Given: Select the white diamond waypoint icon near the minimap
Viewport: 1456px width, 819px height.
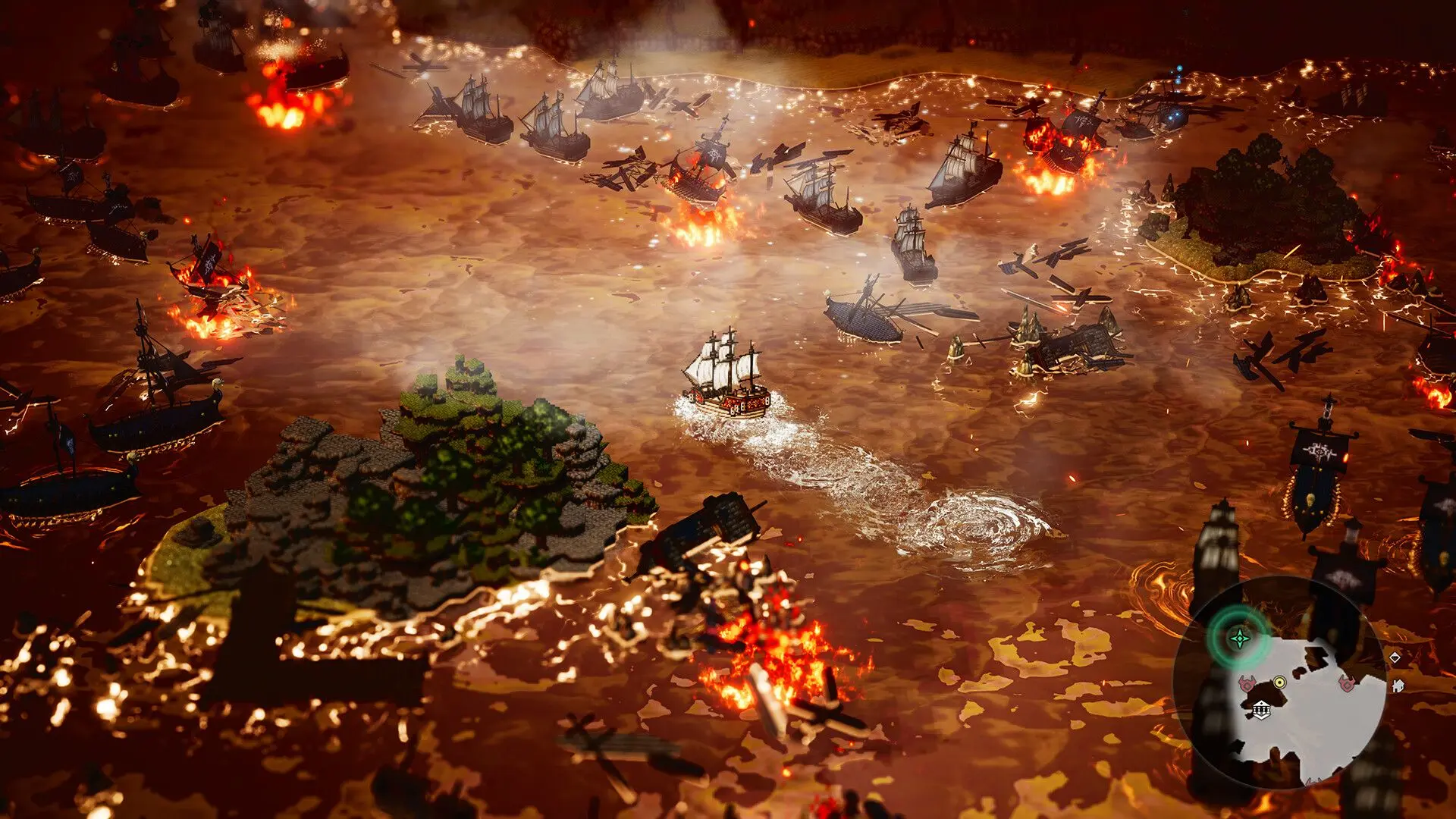Looking at the screenshot, I should [1395, 657].
